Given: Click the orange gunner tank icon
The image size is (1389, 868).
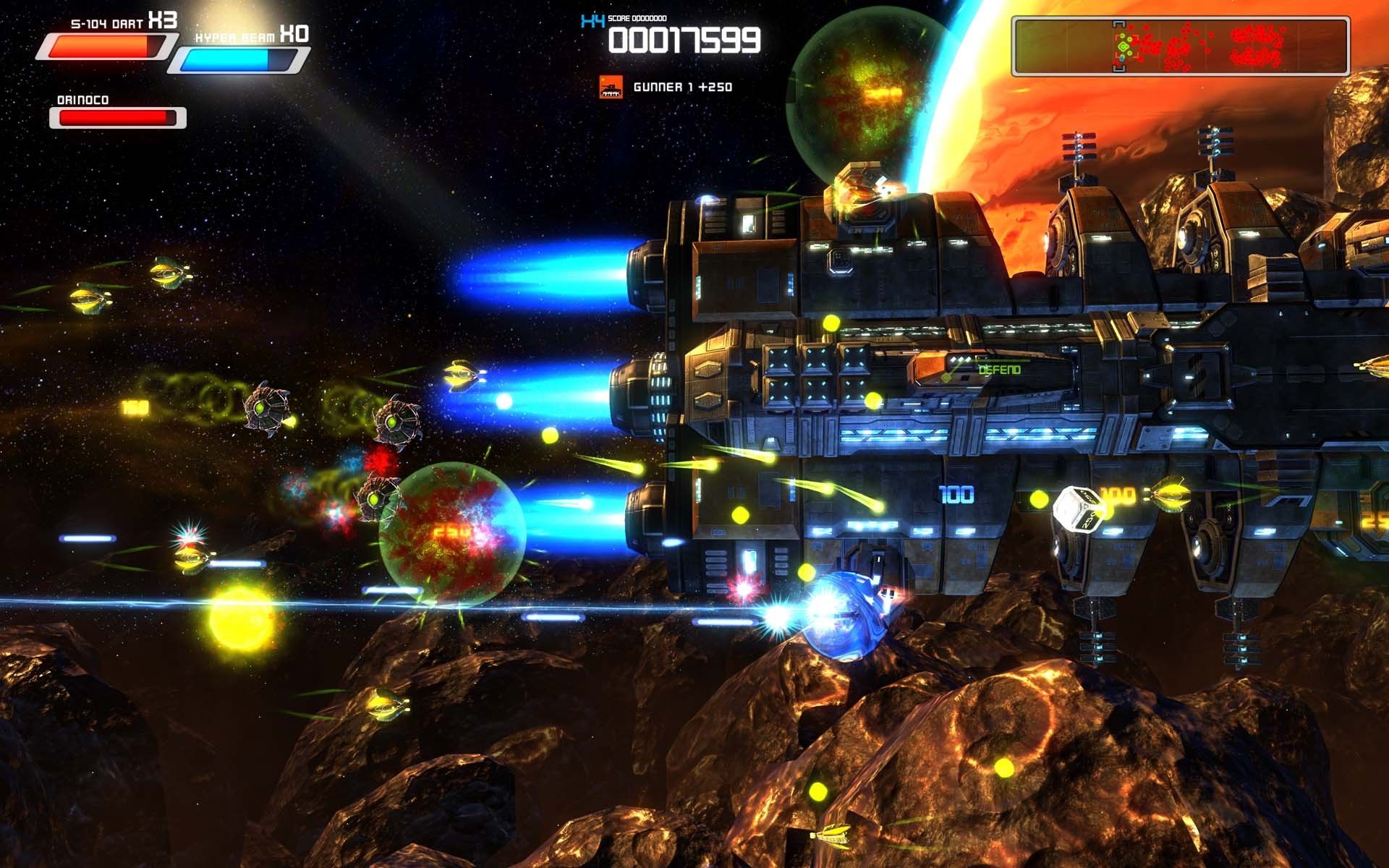Looking at the screenshot, I should [611, 87].
